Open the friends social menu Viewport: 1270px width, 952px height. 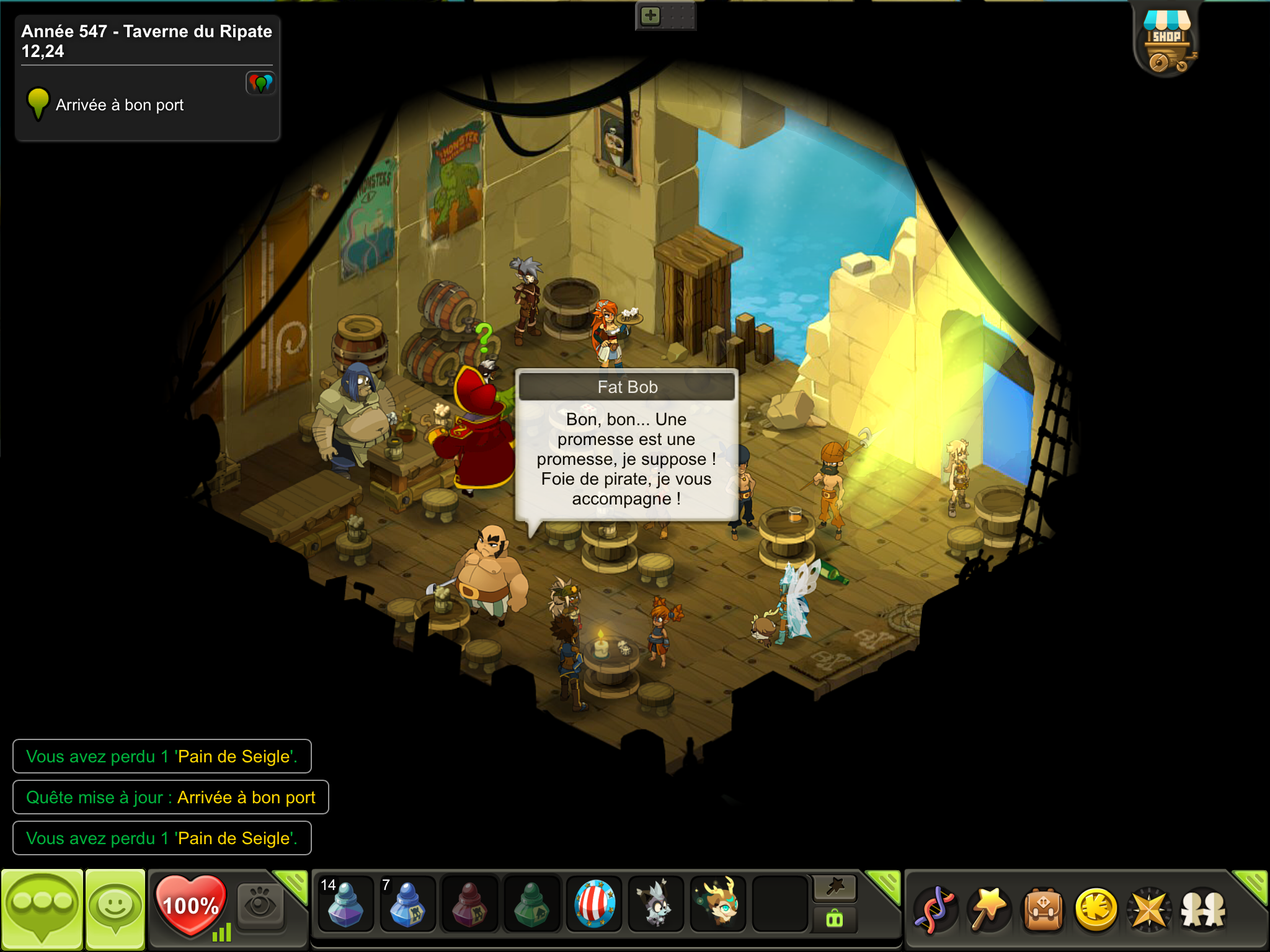pyautogui.click(x=1203, y=910)
